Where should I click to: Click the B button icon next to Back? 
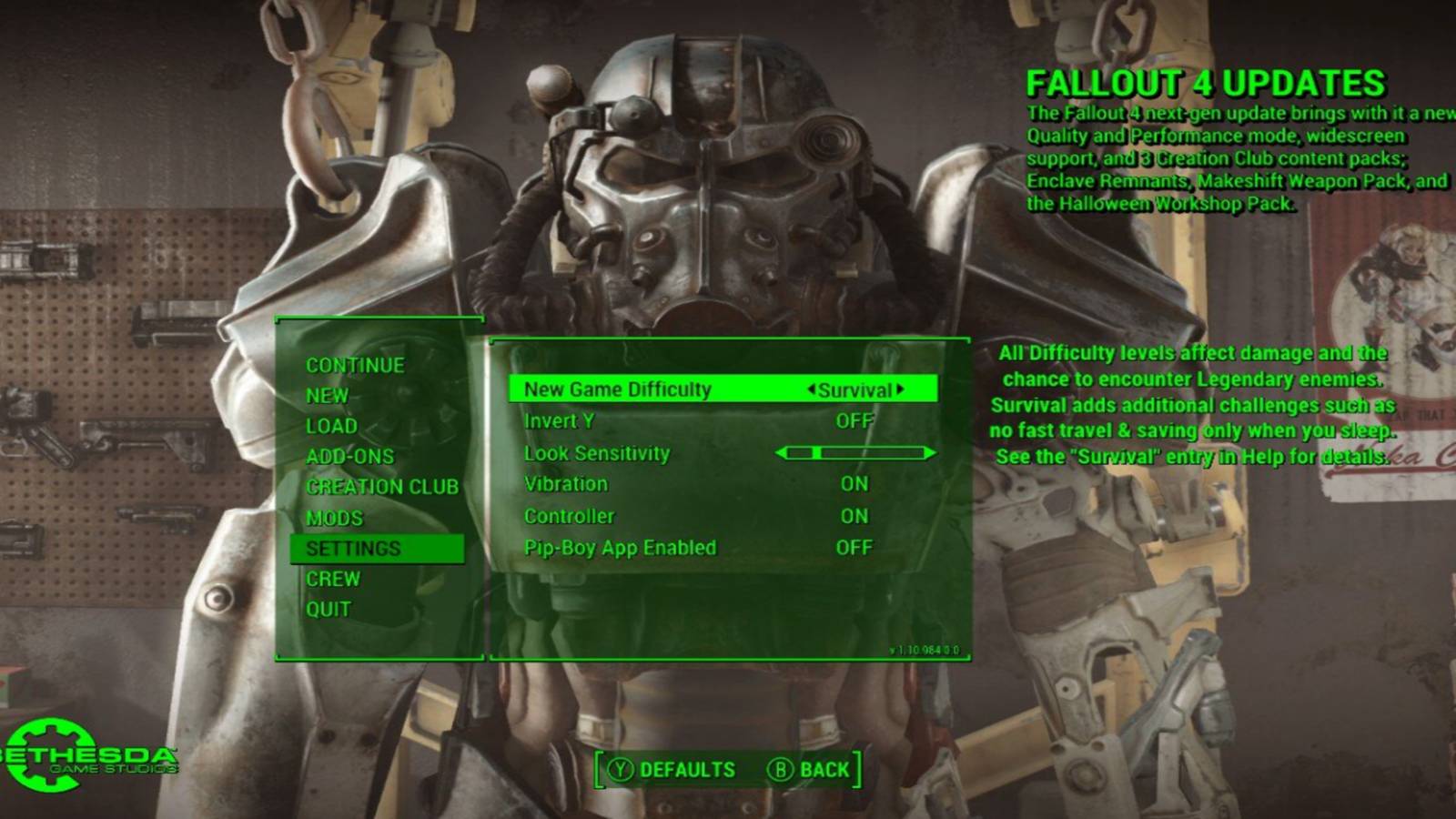pos(783,769)
